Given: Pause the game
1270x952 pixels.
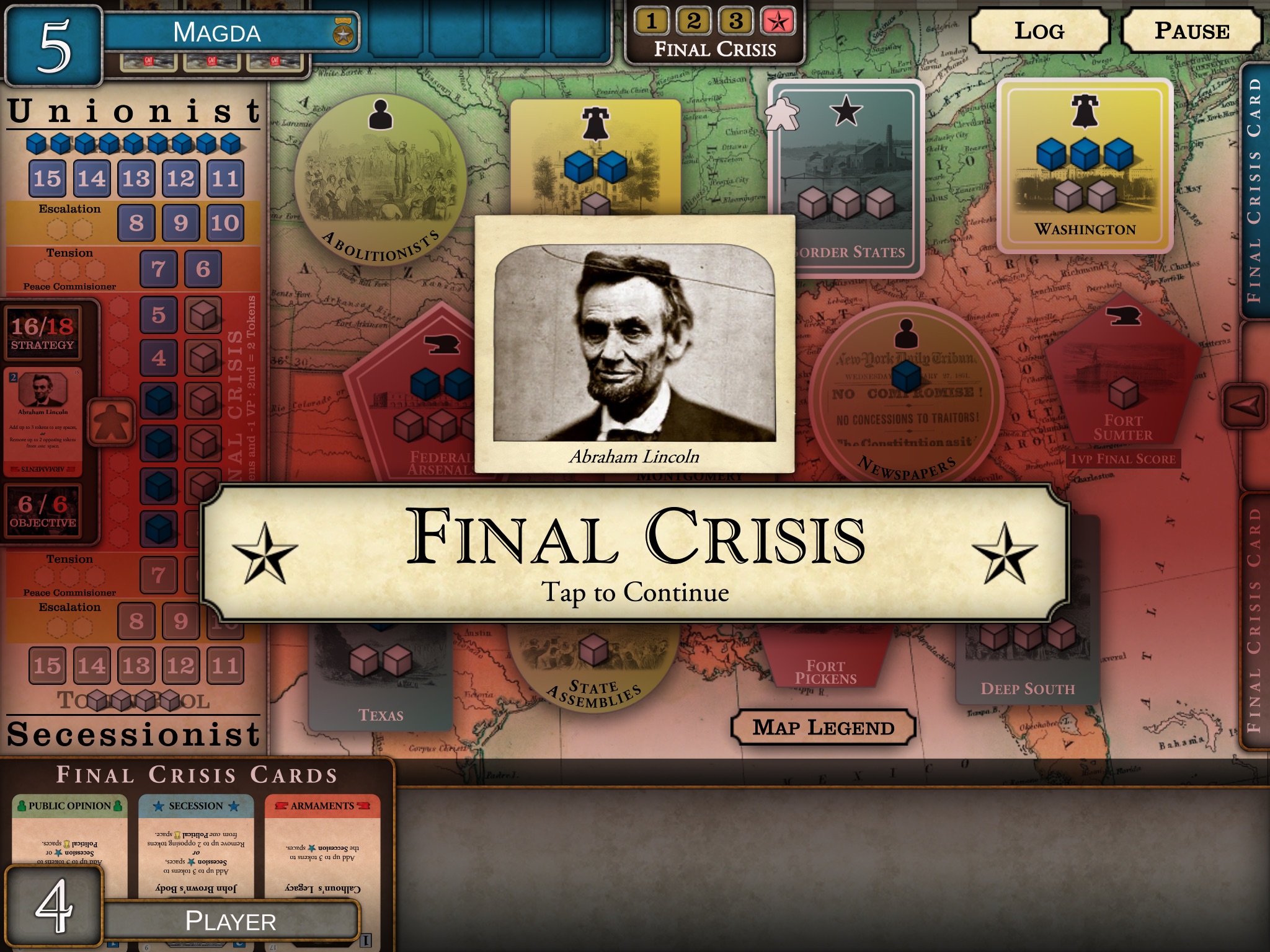Looking at the screenshot, I should tap(1191, 31).
